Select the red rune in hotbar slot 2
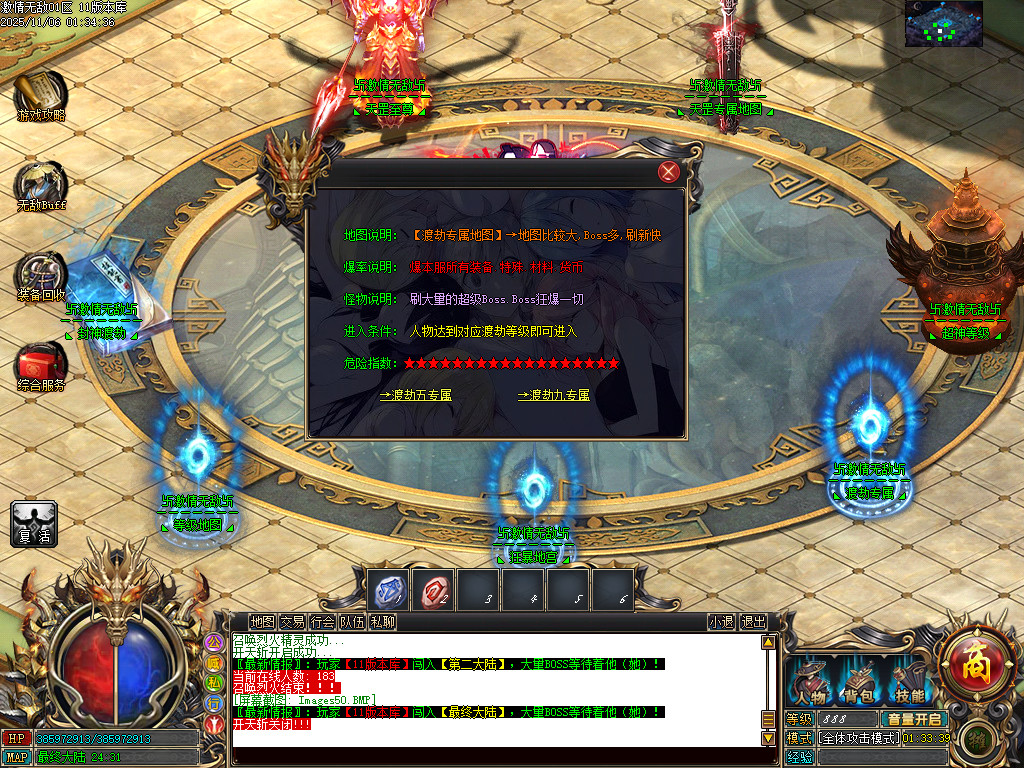The height and width of the screenshot is (768, 1024). coord(433,590)
